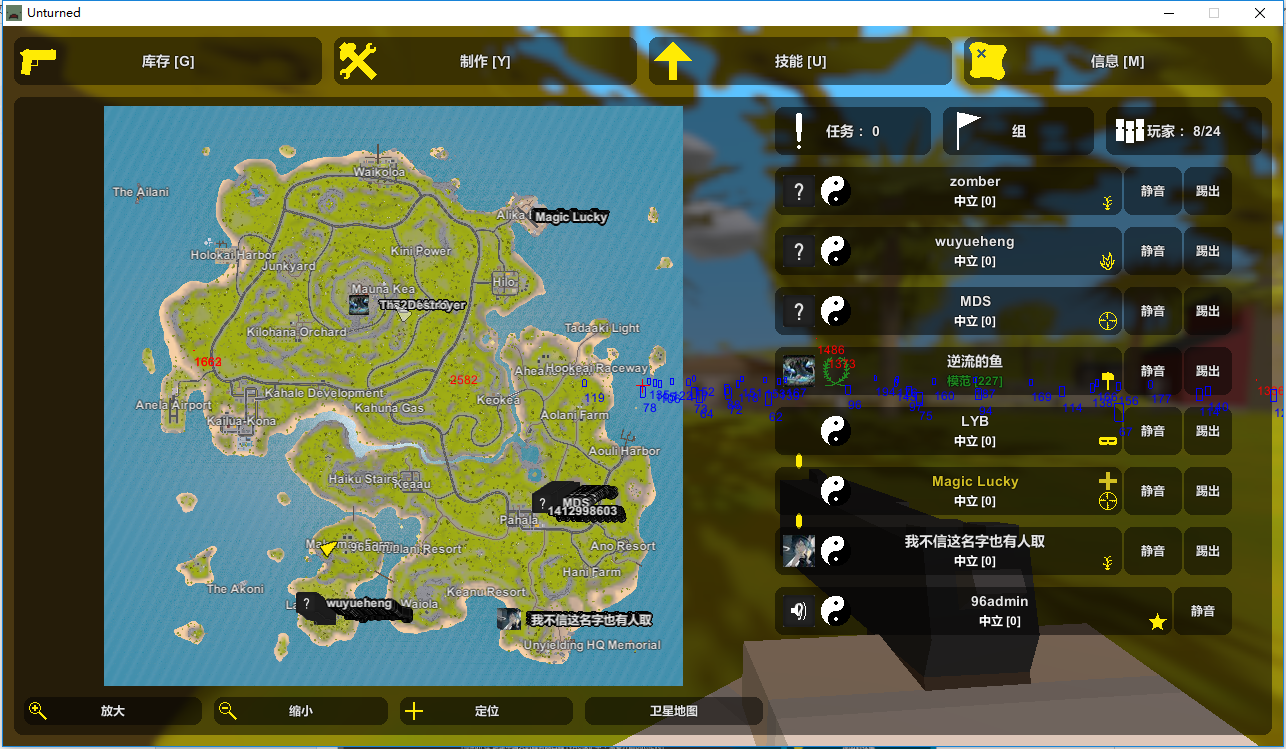Click the 定位 locate button
Image resolution: width=1286 pixels, height=749 pixels.
[x=486, y=711]
